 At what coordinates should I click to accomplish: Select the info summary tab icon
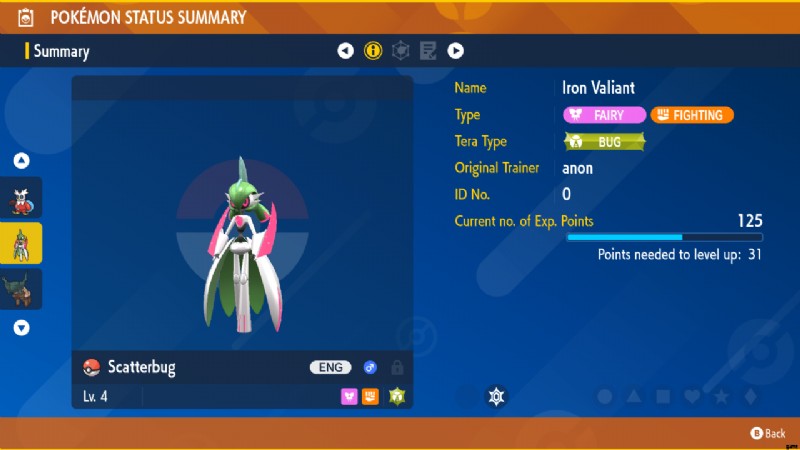[x=374, y=50]
